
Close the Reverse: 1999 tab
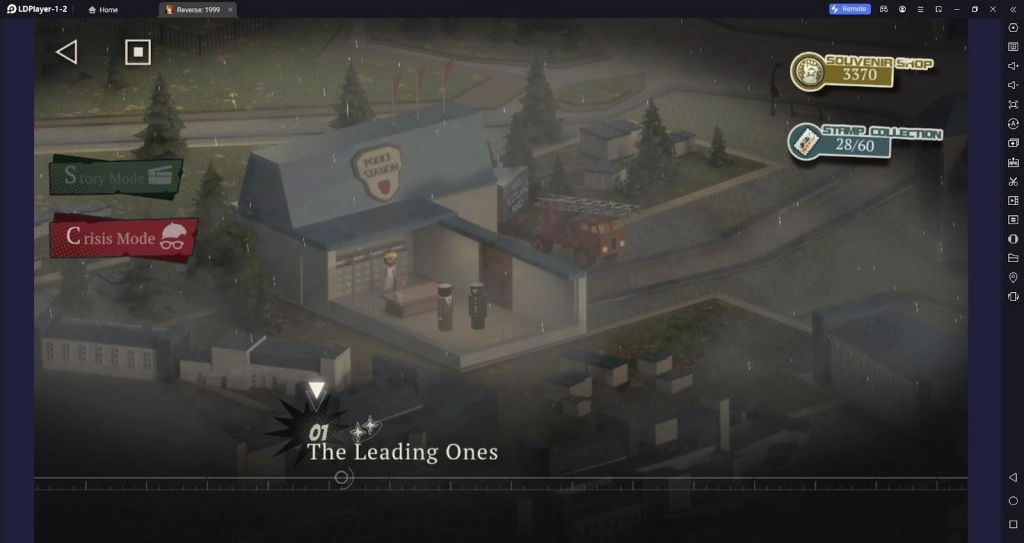(x=230, y=9)
